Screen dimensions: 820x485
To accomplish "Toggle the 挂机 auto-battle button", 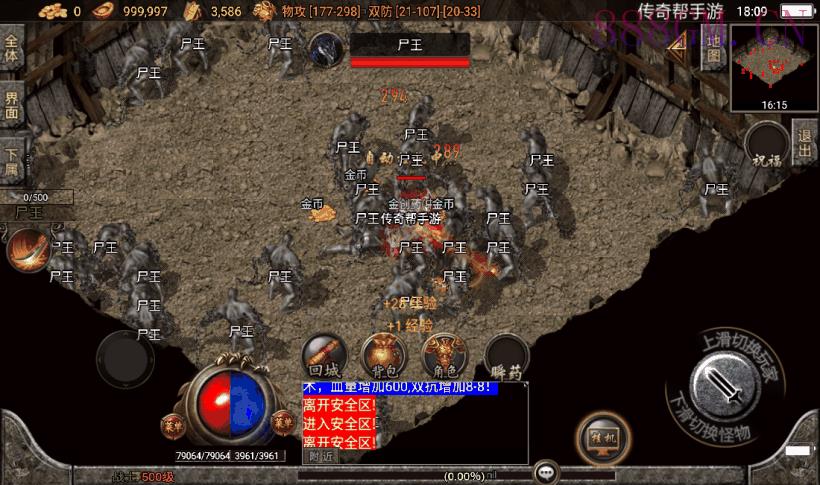I will click(603, 438).
